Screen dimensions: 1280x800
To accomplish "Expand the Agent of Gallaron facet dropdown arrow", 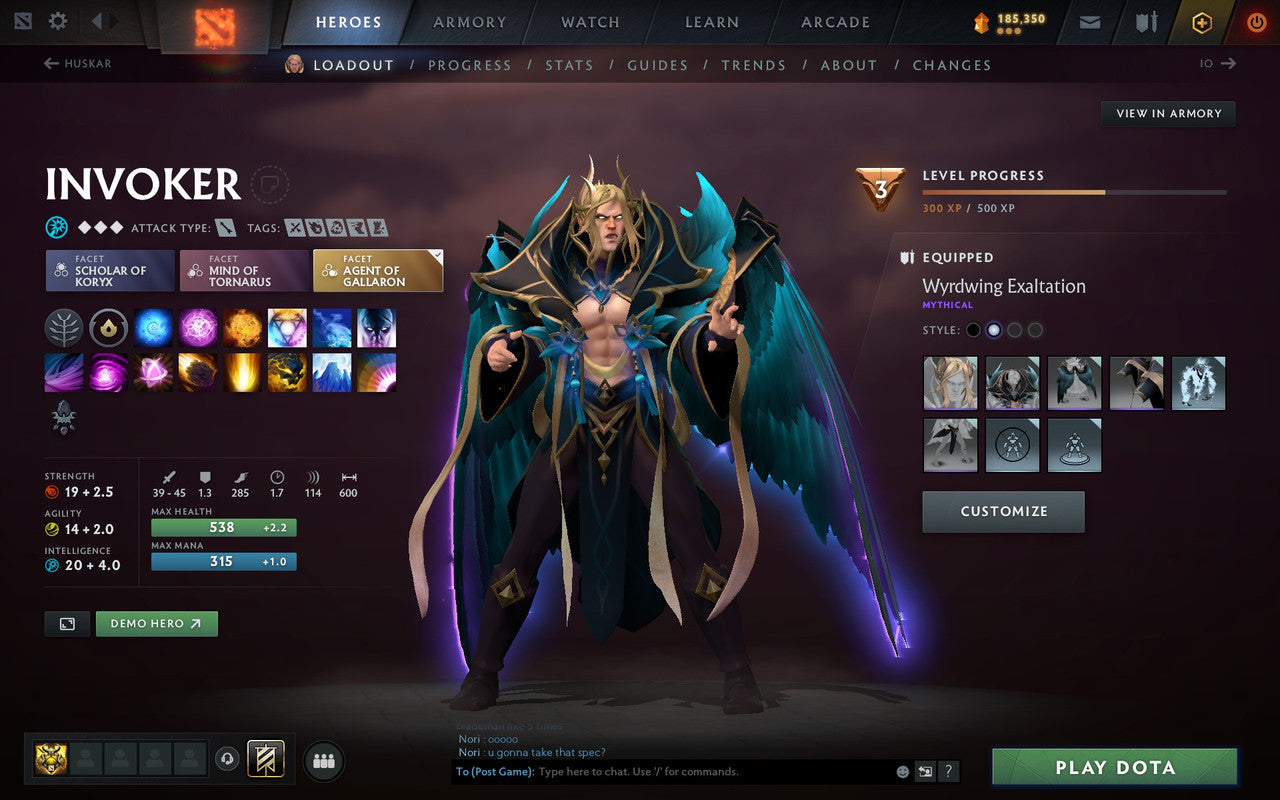I will tap(437, 254).
